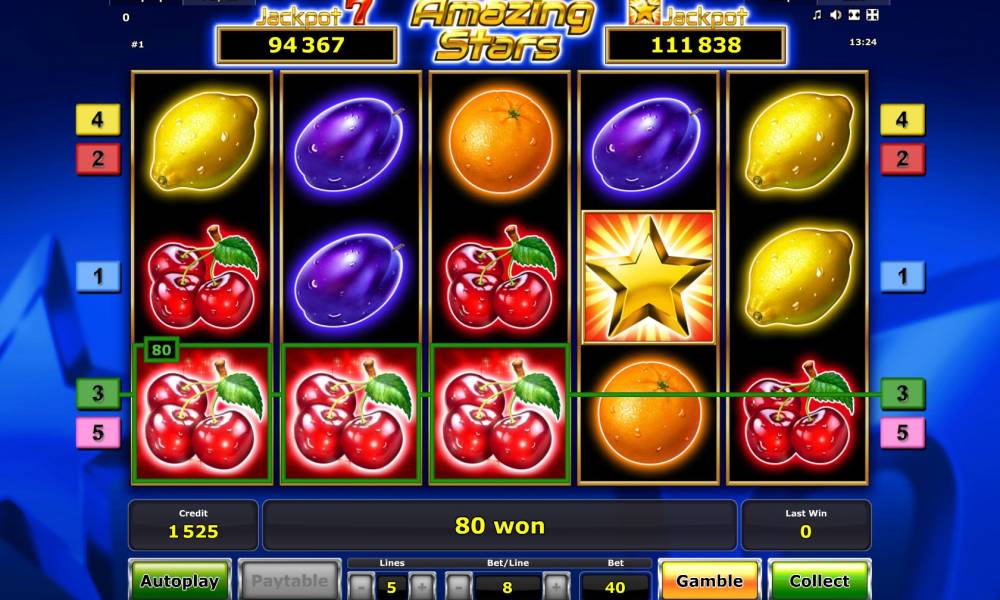Click the horizontal inward-arrows resize icon
This screenshot has width=1000, height=600.
pyautogui.click(x=853, y=15)
